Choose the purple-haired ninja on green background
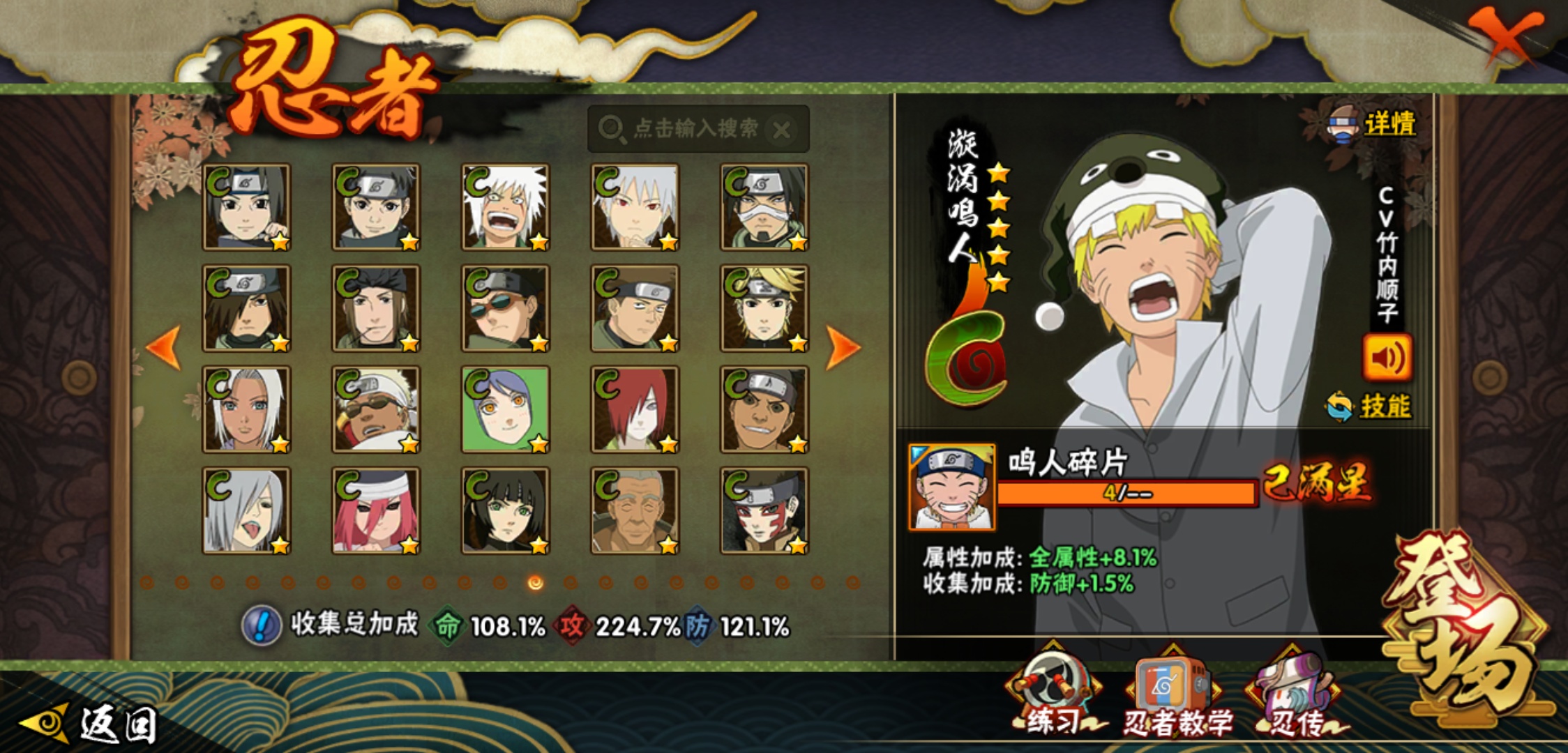This screenshot has height=753, width=1568. click(x=506, y=409)
